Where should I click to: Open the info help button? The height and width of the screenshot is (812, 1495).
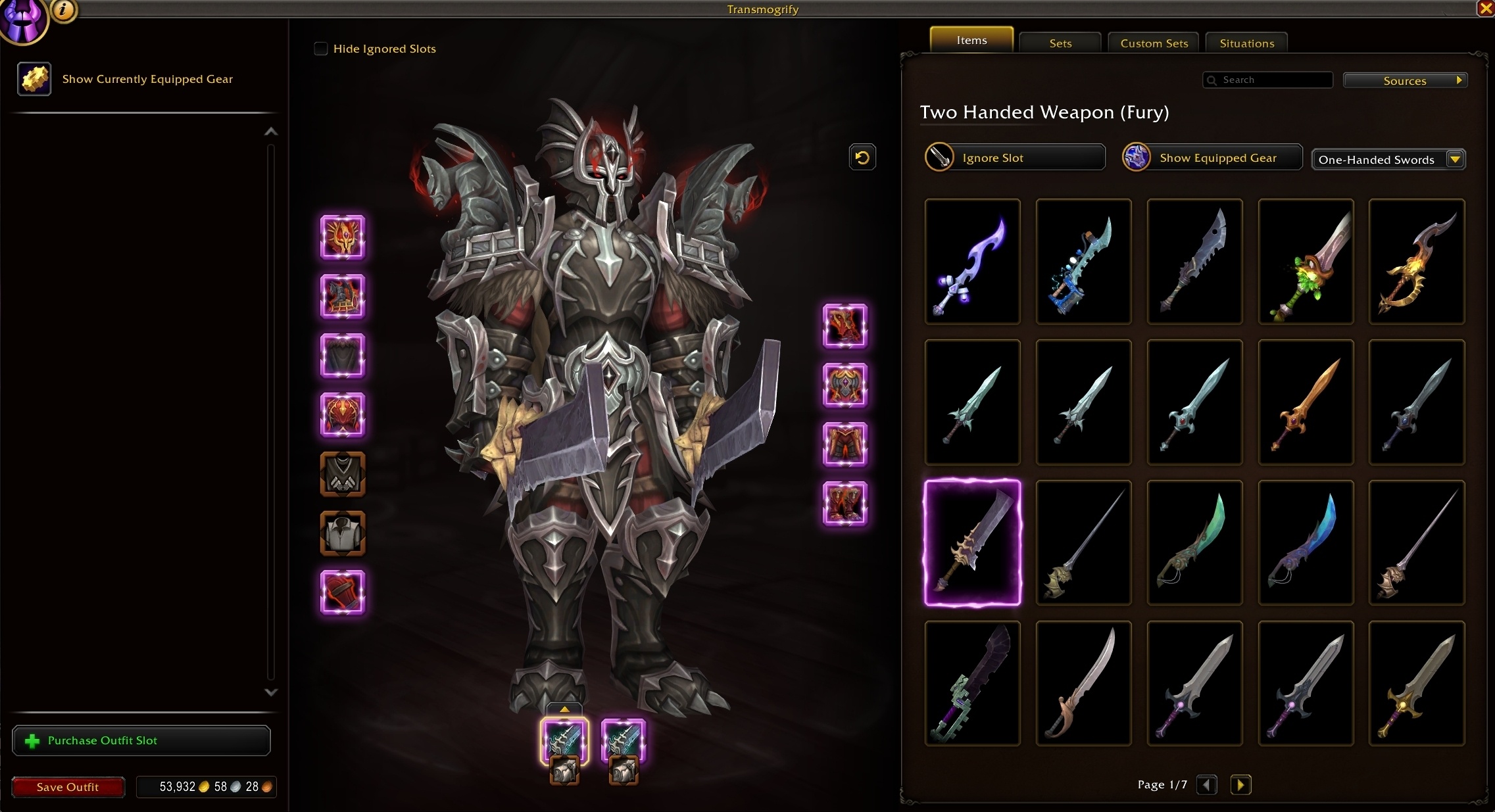(64, 9)
